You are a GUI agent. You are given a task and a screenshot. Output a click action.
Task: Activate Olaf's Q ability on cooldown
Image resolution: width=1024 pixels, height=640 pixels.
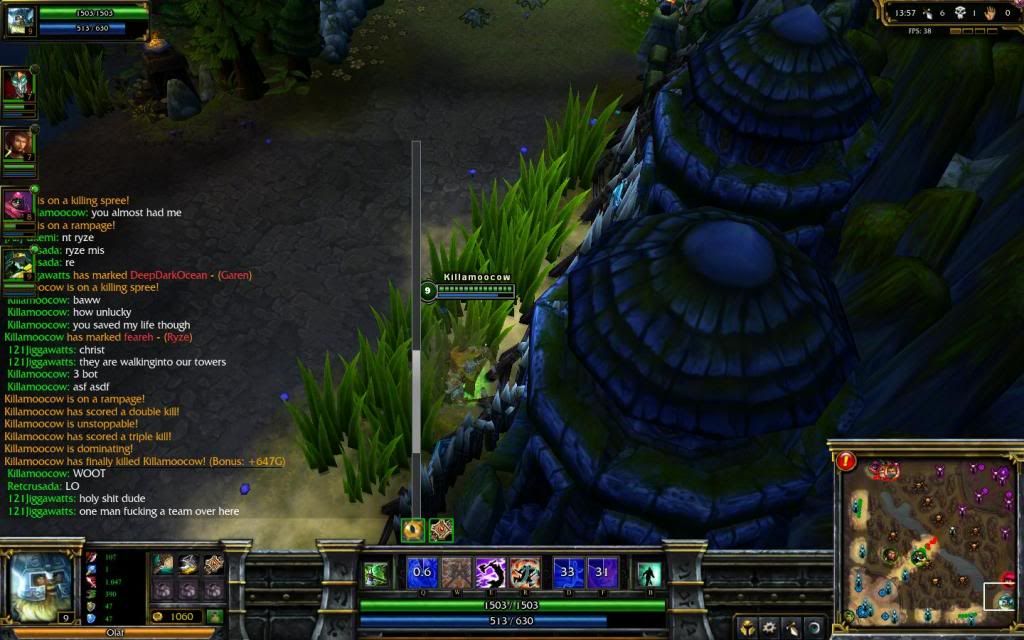point(422,573)
